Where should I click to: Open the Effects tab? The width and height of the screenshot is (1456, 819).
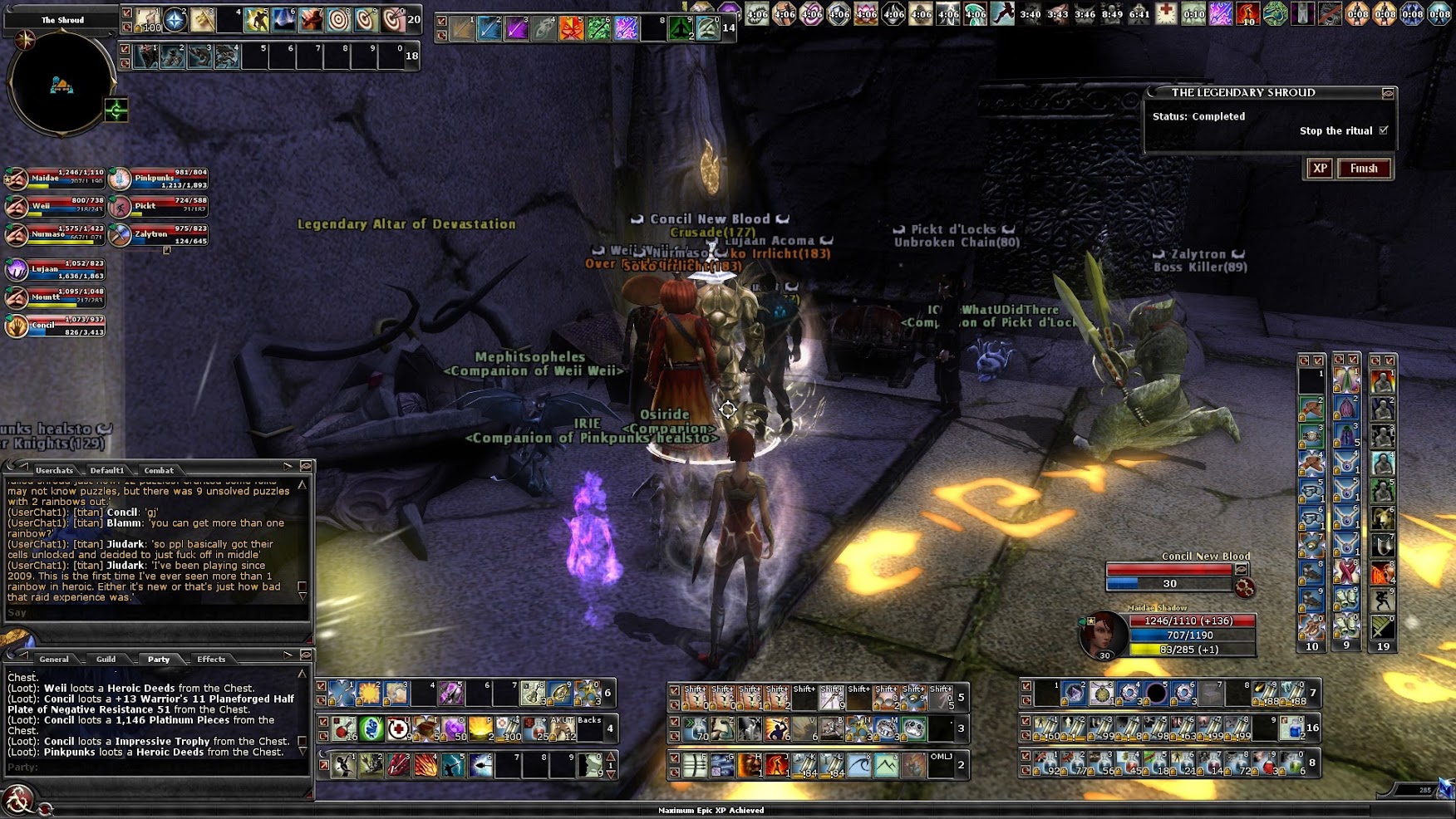pos(211,659)
